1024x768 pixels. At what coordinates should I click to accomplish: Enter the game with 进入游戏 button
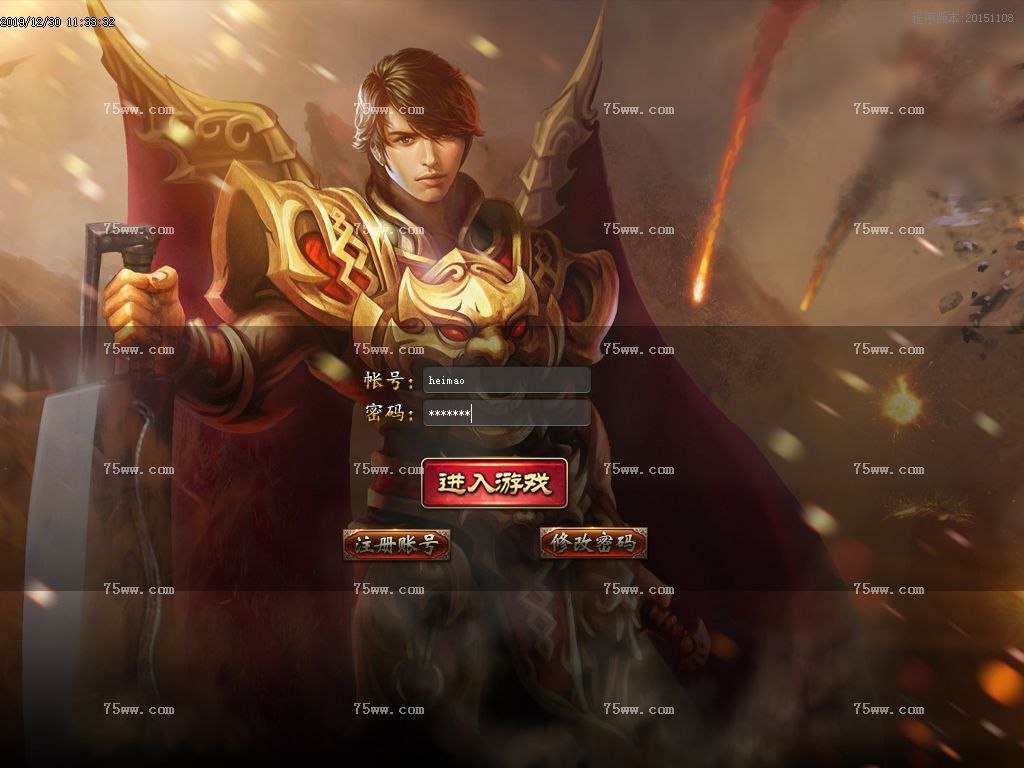point(494,483)
